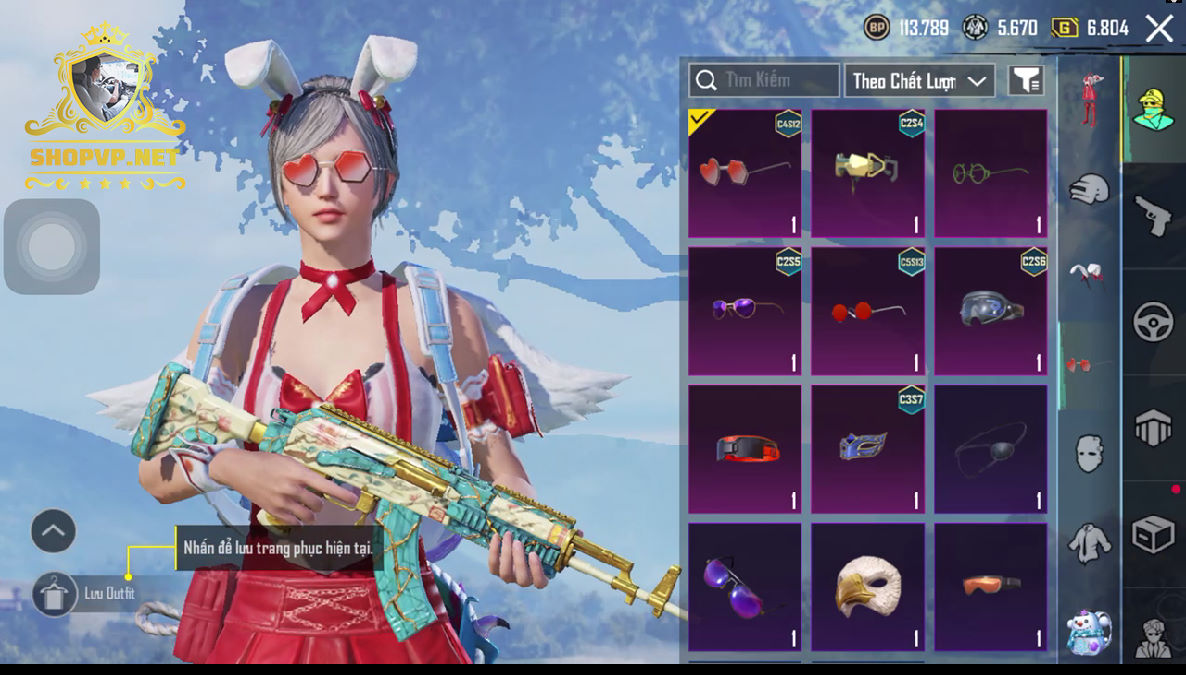The width and height of the screenshot is (1186, 675).
Task: Choose the blue masquerade mask C3S7
Action: (x=868, y=449)
